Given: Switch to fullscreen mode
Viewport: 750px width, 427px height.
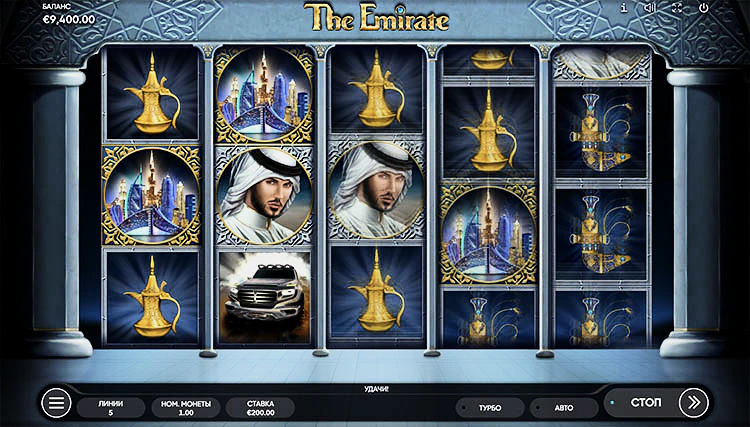Looking at the screenshot, I should 677,8.
